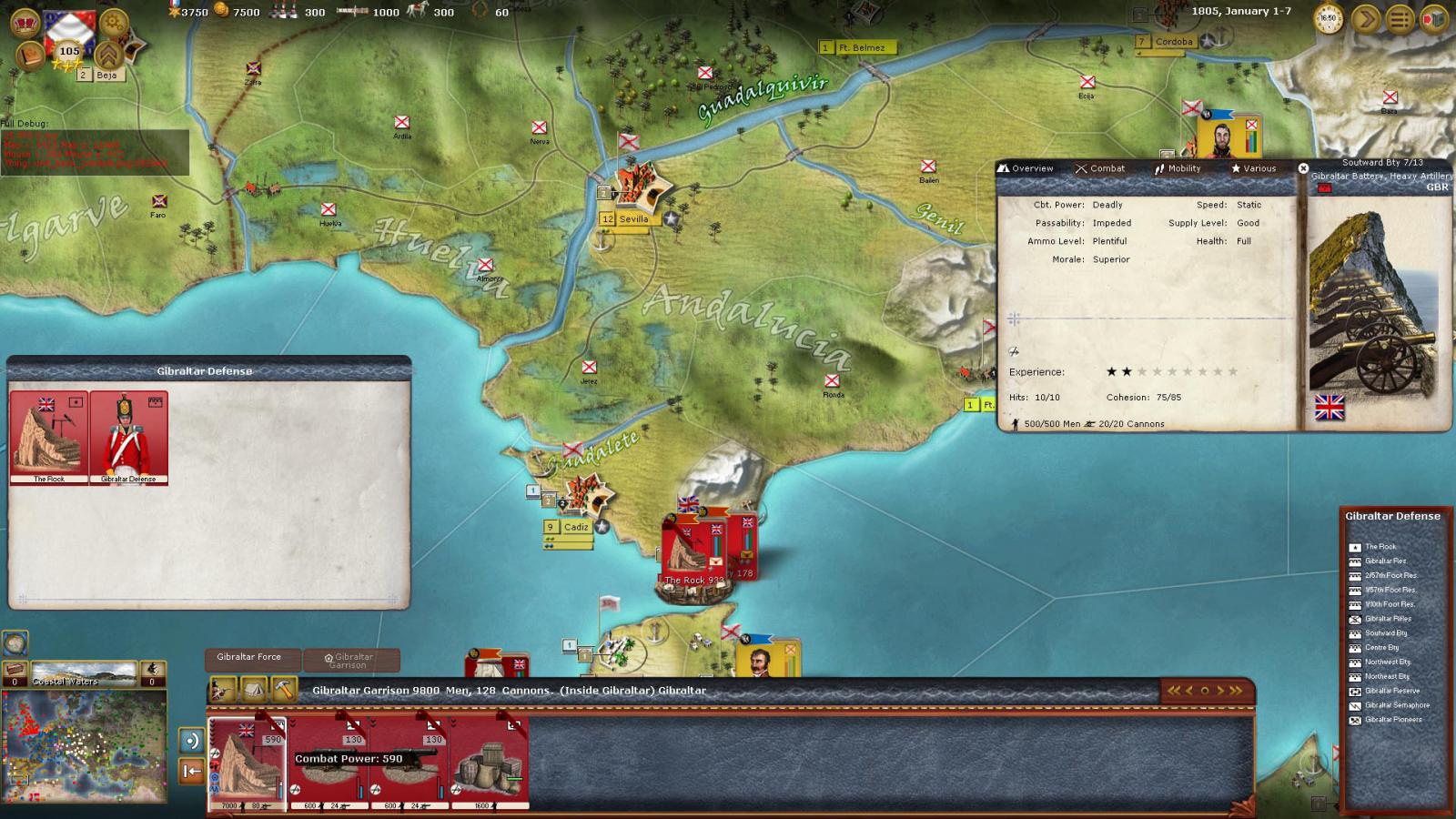1456x819 pixels.
Task: Choose the Gibraltar Defense redcoat soldier card
Action: click(128, 438)
